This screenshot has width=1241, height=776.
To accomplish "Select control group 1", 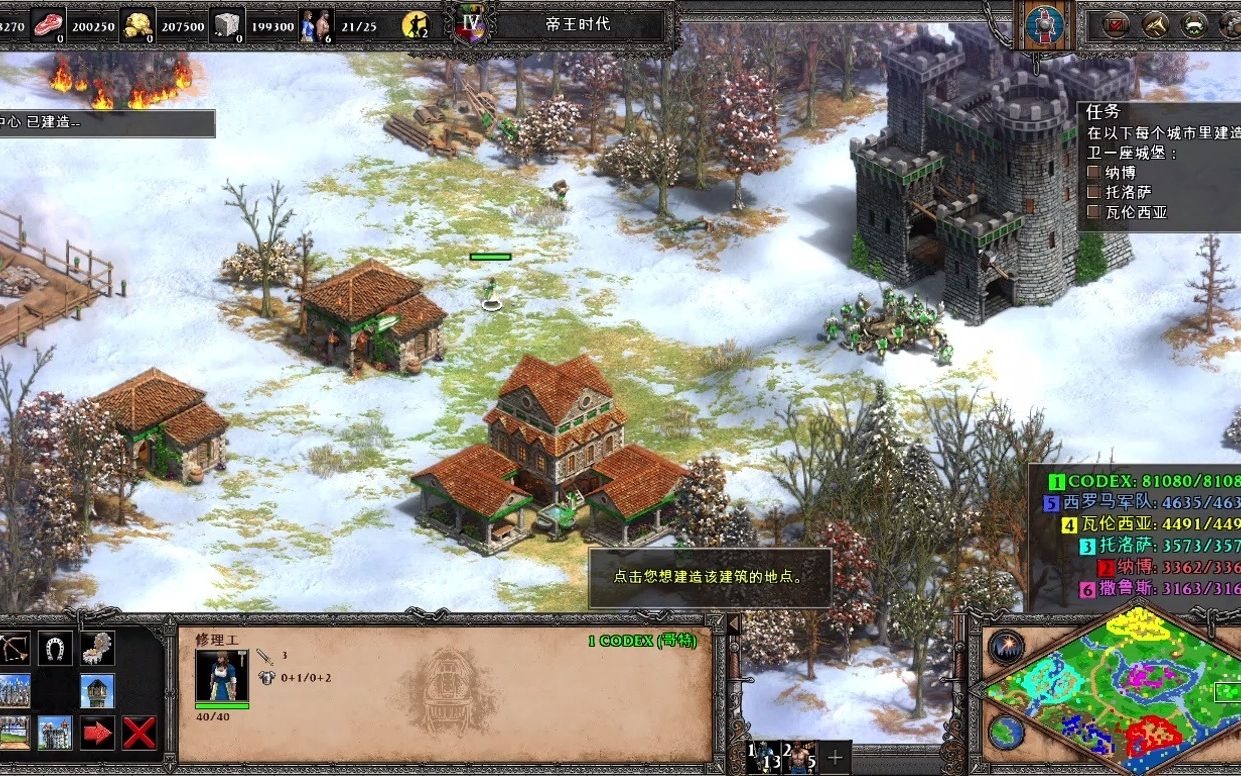I will (x=765, y=757).
